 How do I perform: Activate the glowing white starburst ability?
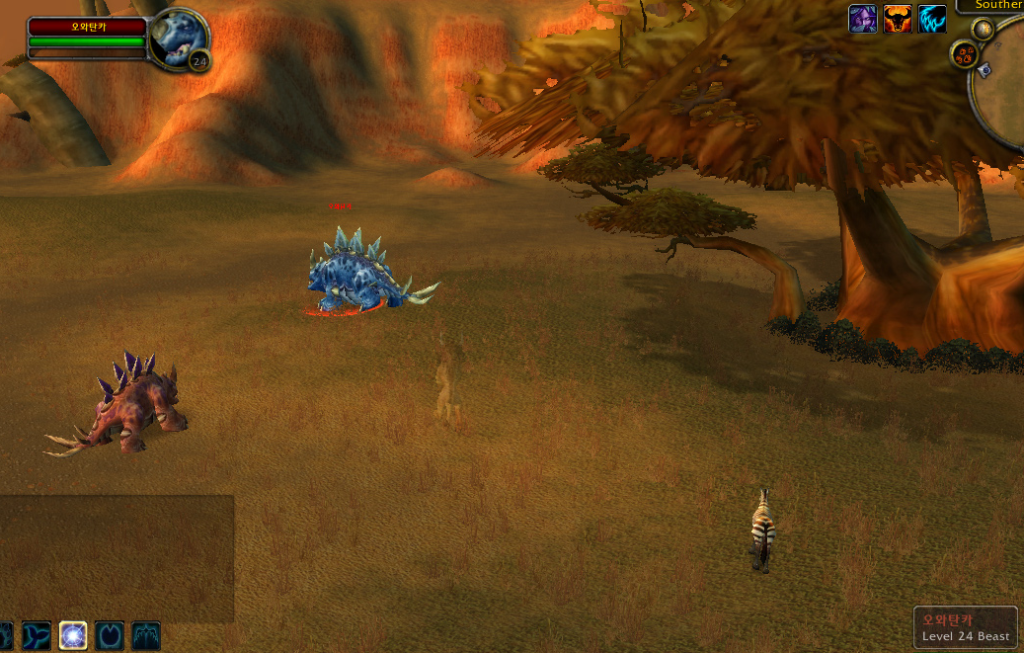coord(73,635)
